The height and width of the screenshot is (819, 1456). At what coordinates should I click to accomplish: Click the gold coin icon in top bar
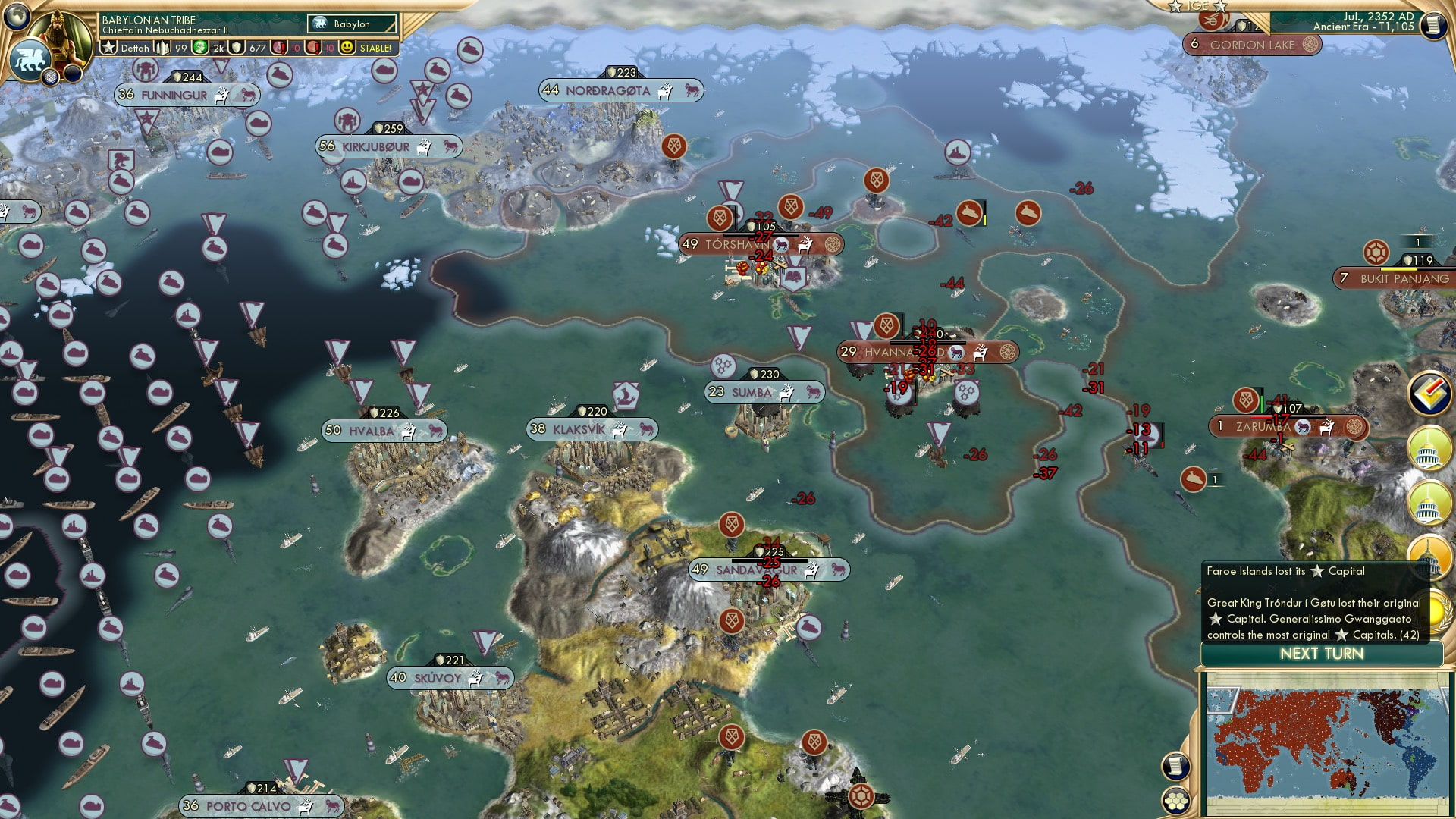[x=199, y=48]
